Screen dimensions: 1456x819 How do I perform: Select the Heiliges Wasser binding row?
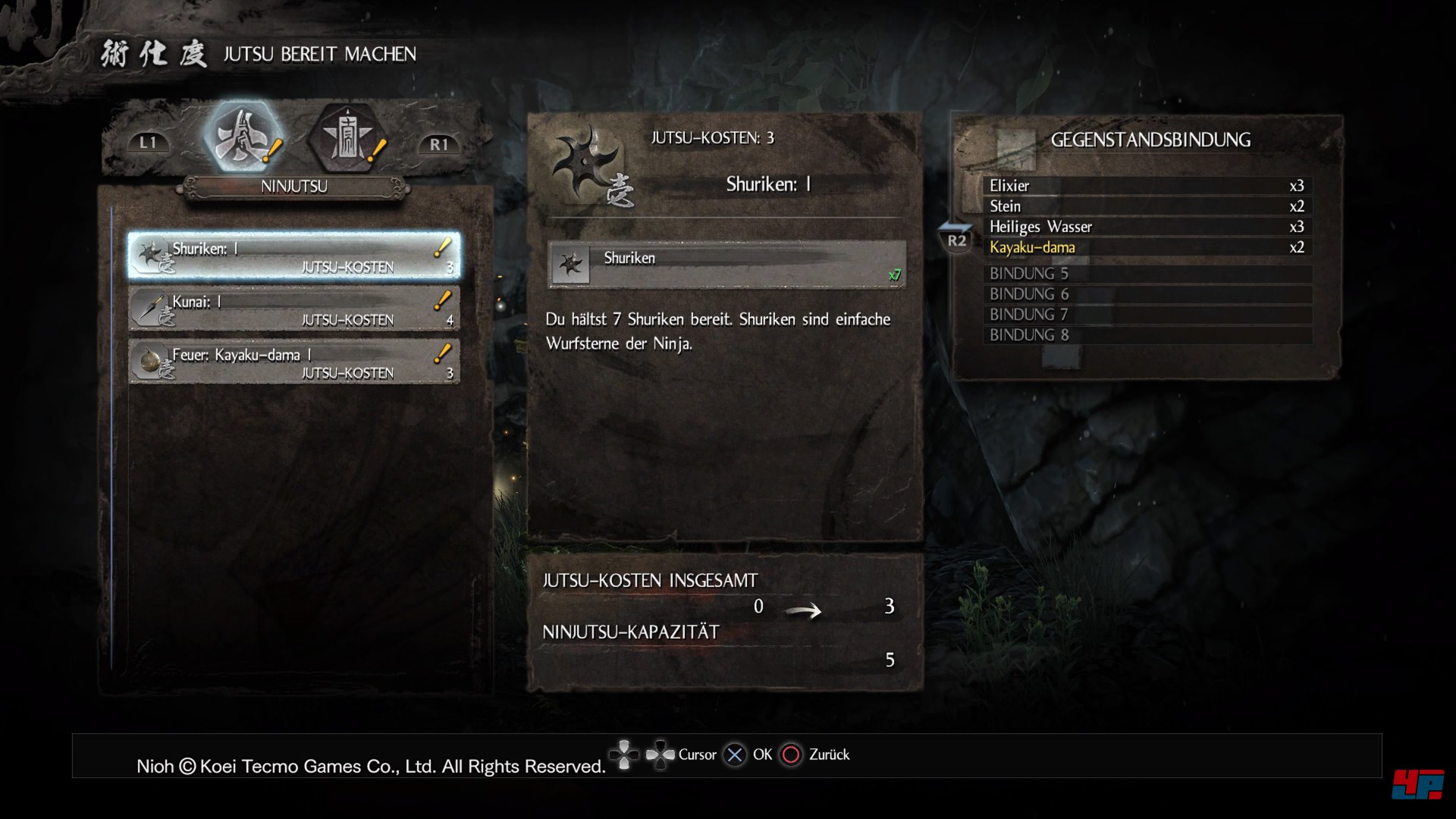coord(1147,227)
